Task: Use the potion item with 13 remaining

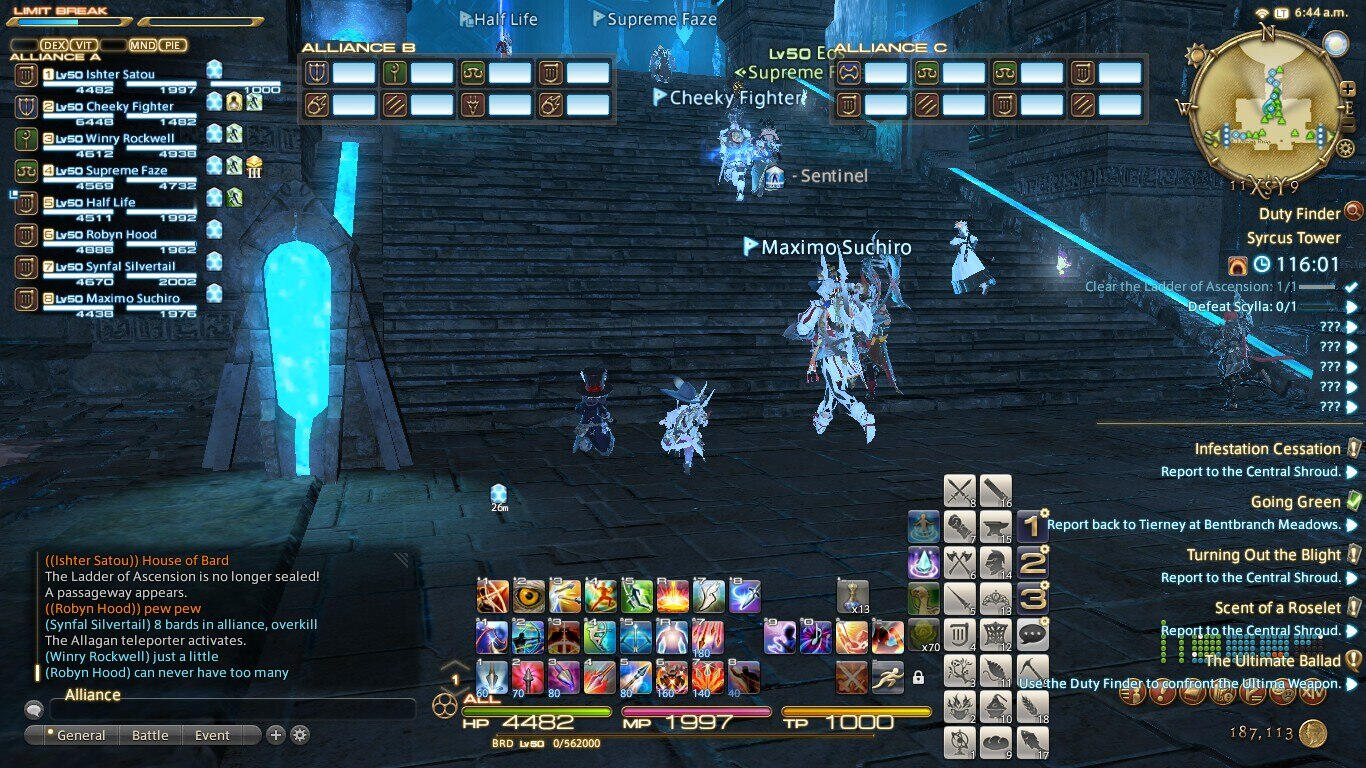Action: [x=852, y=596]
